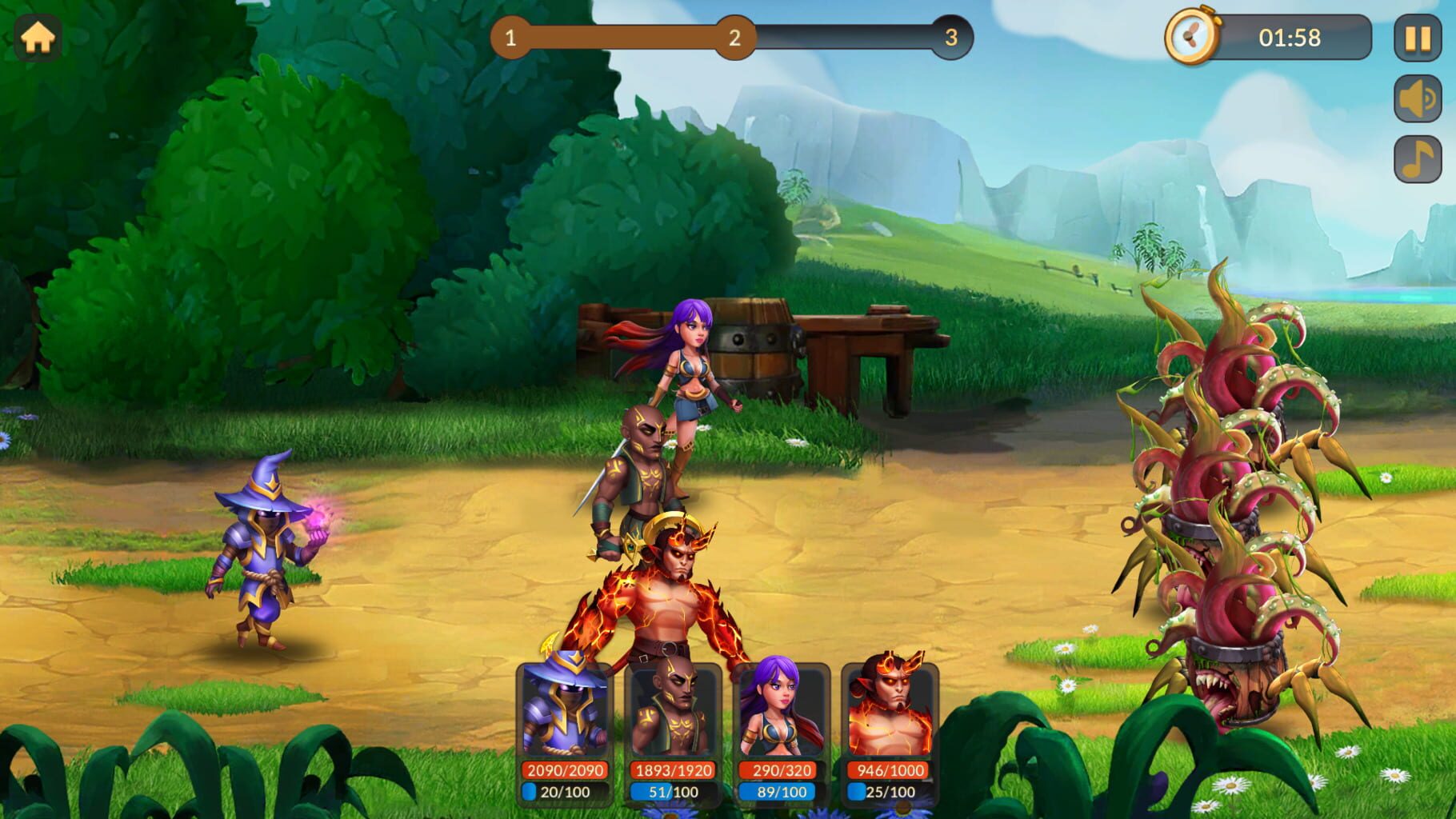Choose the purple-haired girl hero portrait
Screen dimensions: 1456x819
click(x=781, y=709)
